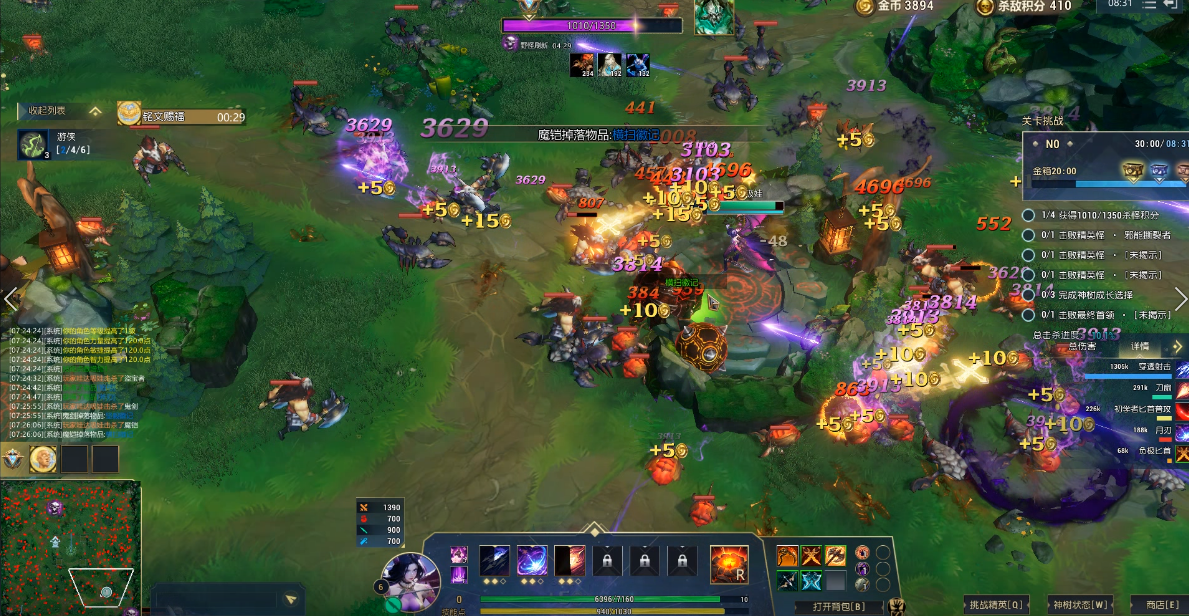
Task: Activate the fiery R ultimate ability
Action: pyautogui.click(x=729, y=565)
